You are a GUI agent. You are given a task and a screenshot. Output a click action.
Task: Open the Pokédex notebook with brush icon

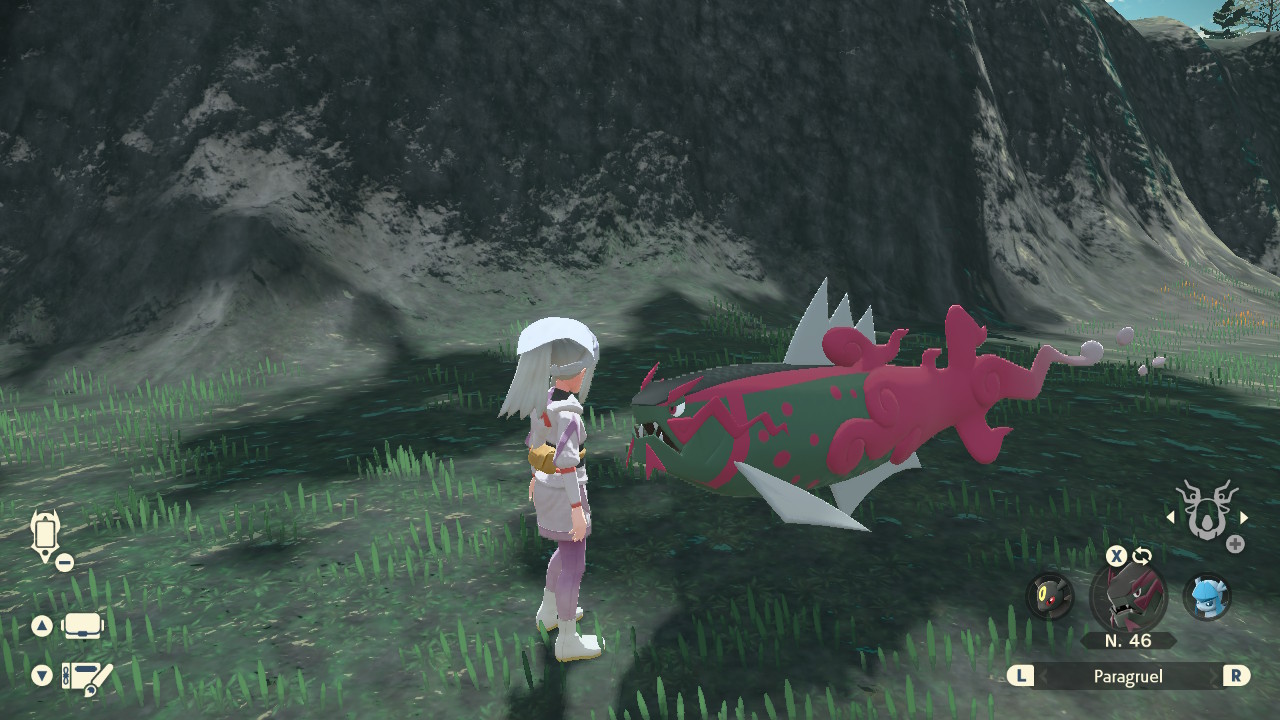tap(86, 677)
